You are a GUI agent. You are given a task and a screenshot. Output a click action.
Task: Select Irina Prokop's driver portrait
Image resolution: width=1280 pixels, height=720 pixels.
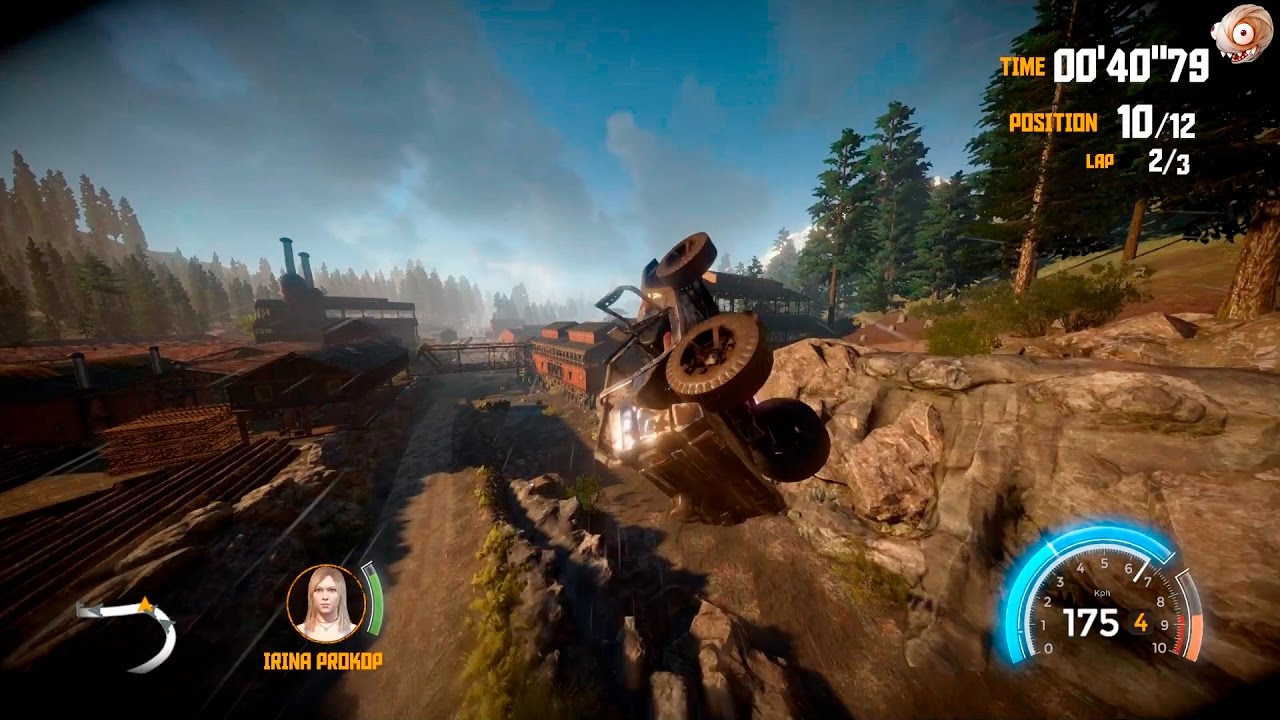tap(325, 603)
